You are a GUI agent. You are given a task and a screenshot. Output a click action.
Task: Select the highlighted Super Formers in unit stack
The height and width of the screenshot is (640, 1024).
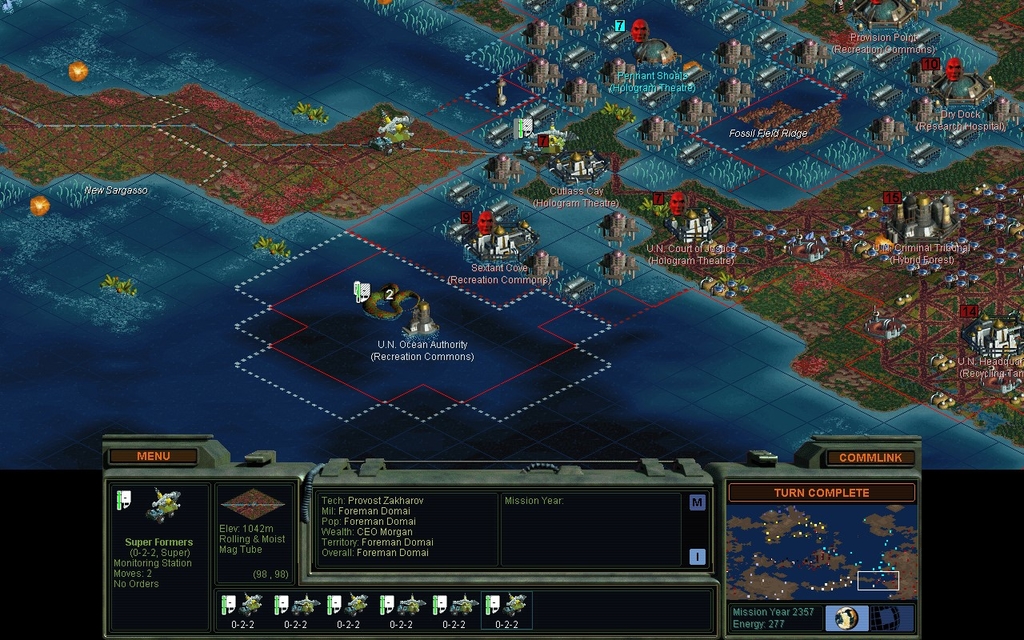click(507, 609)
